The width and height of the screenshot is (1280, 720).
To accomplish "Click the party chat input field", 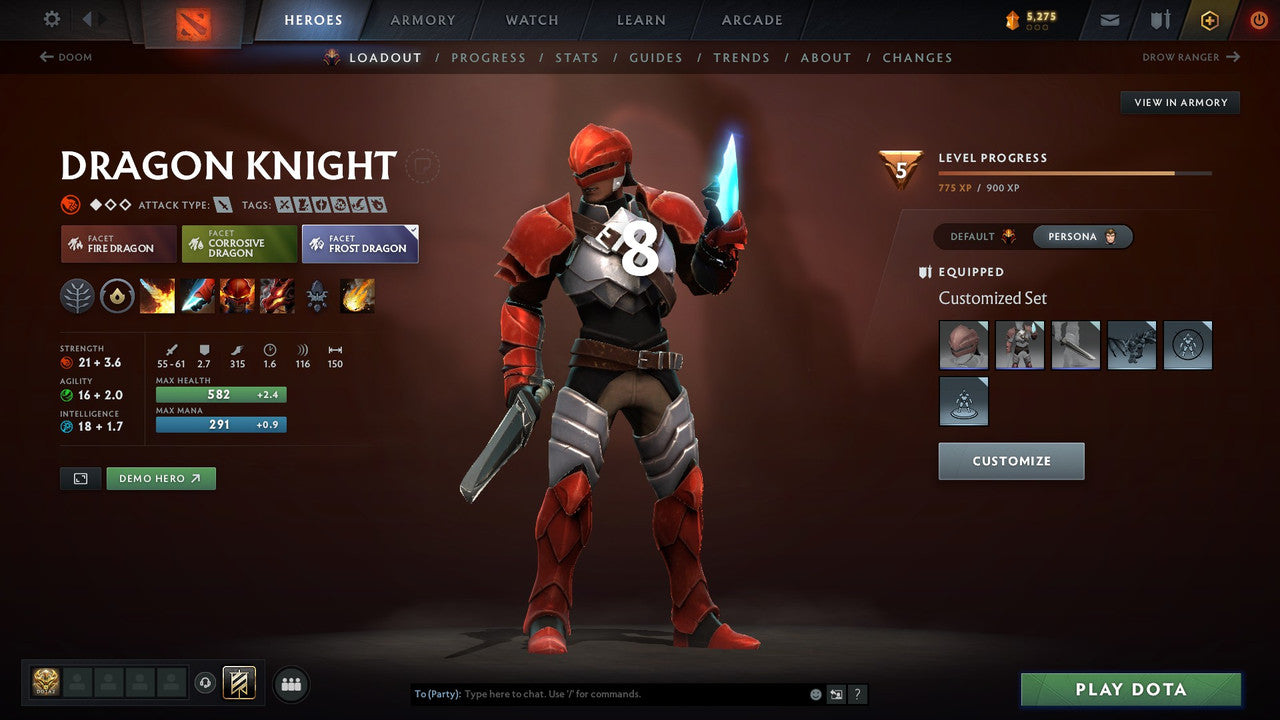I will click(x=630, y=694).
